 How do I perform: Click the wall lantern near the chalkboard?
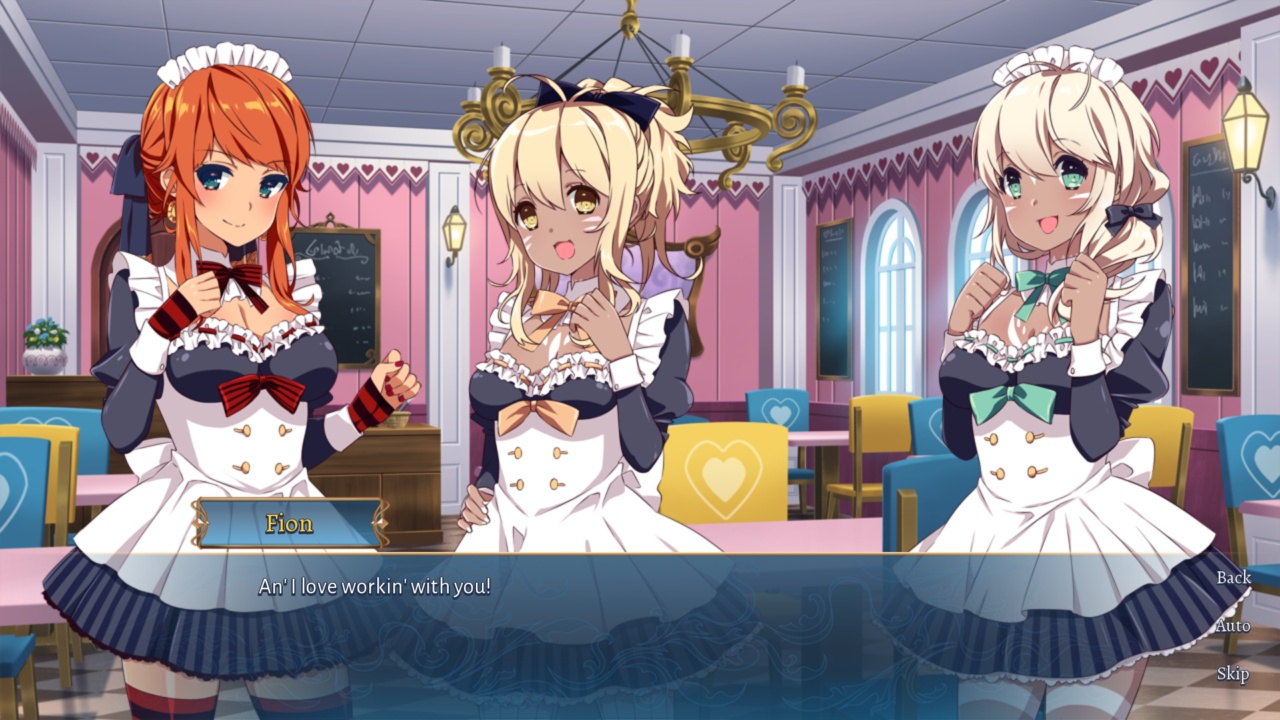coord(455,230)
